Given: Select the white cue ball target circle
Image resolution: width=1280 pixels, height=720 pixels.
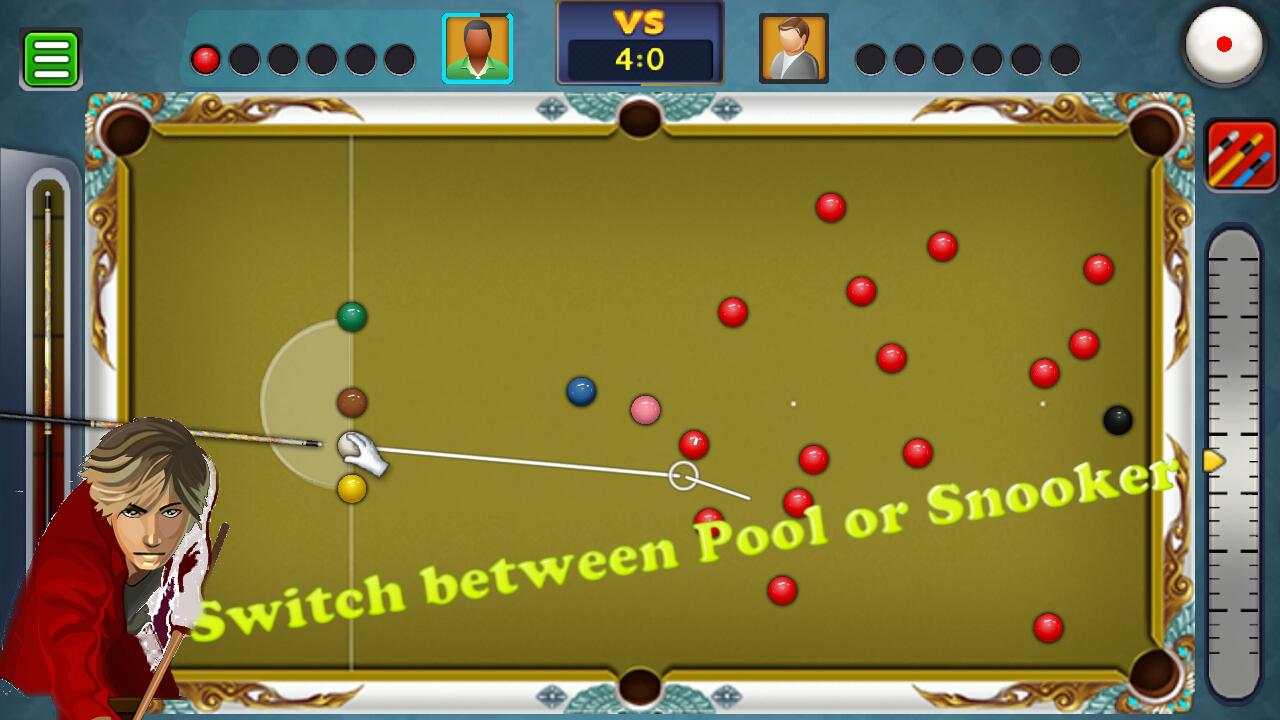Looking at the screenshot, I should (x=682, y=475).
